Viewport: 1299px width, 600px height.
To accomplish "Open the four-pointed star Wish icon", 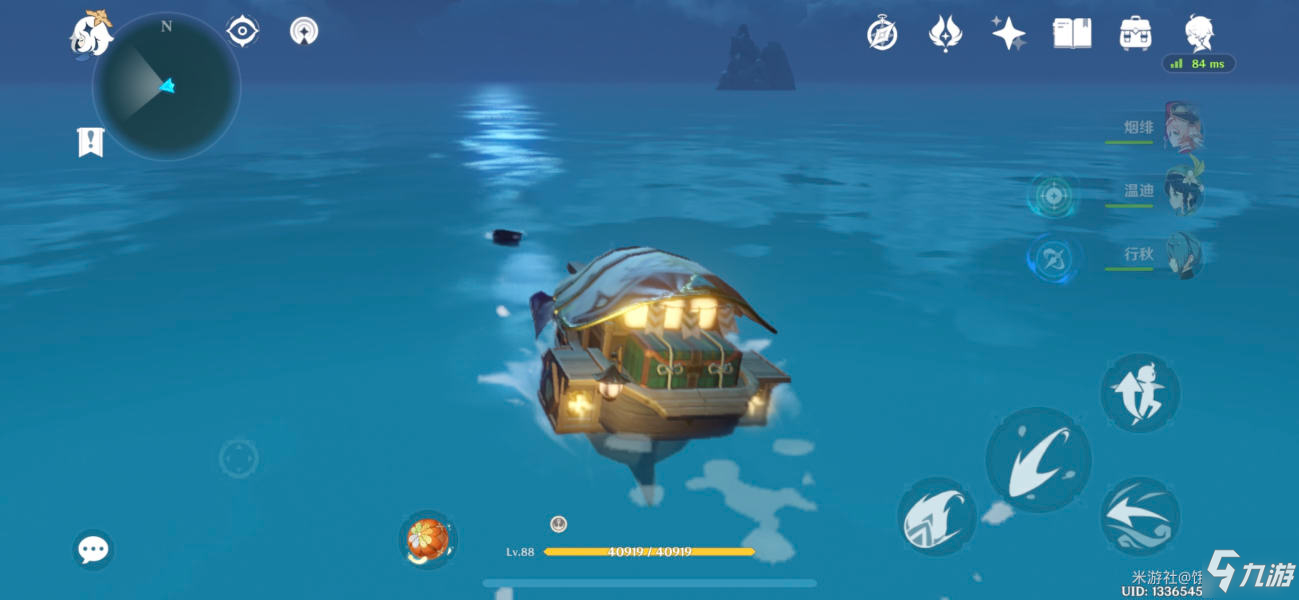I will [1008, 34].
